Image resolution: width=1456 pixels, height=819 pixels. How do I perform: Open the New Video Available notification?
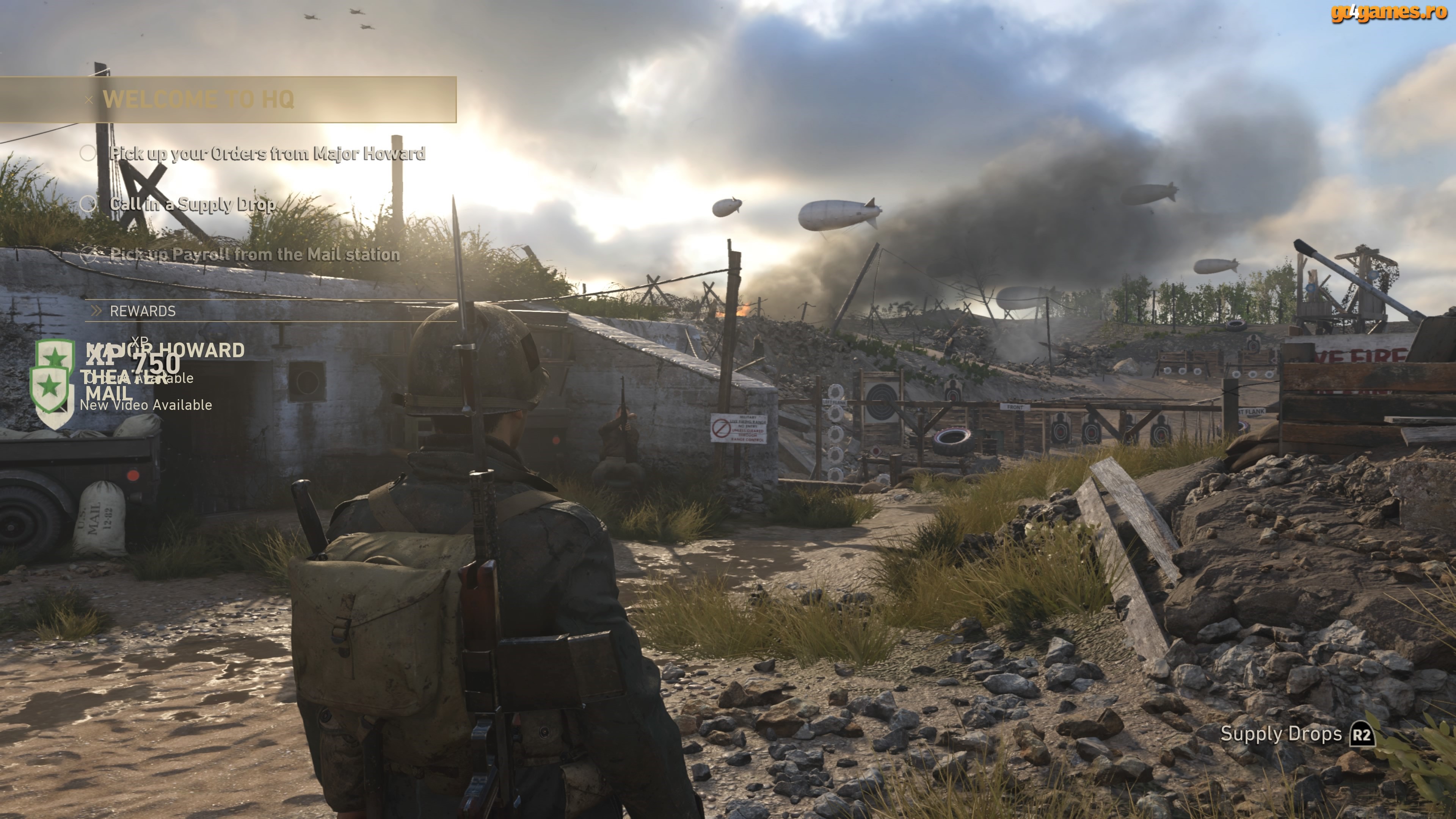tap(146, 405)
